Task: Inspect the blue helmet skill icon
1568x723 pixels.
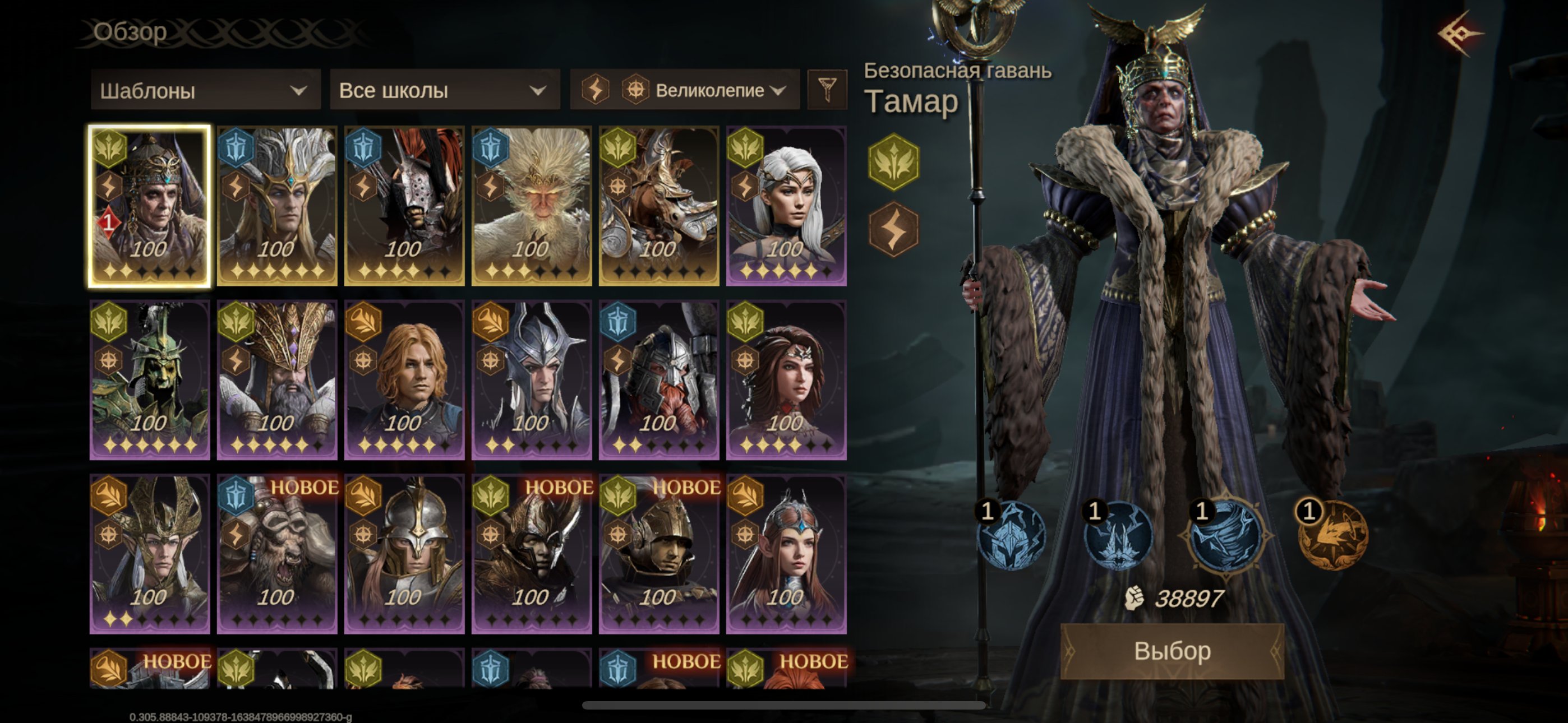Action: 1011,536
